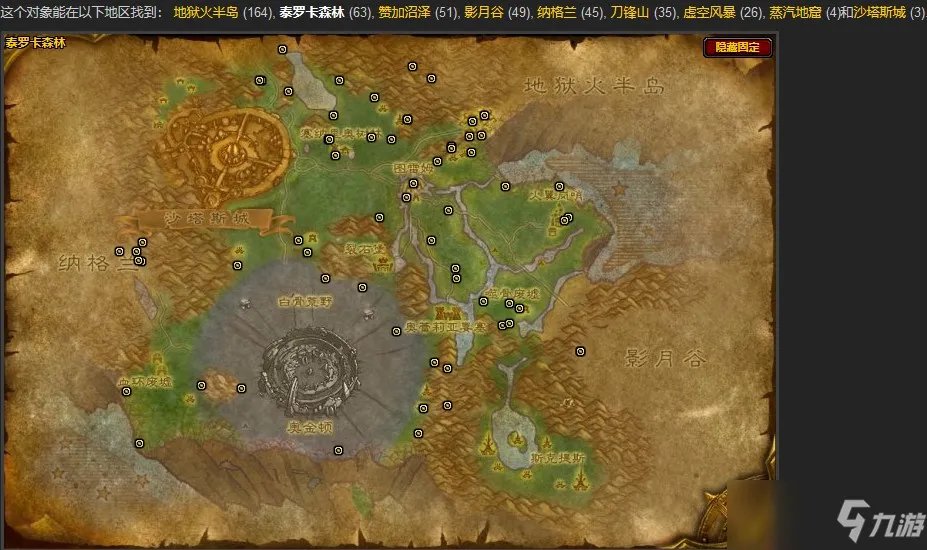Click the red 隐藏固定 button
Image resolution: width=927 pixels, height=550 pixels.
[x=738, y=47]
